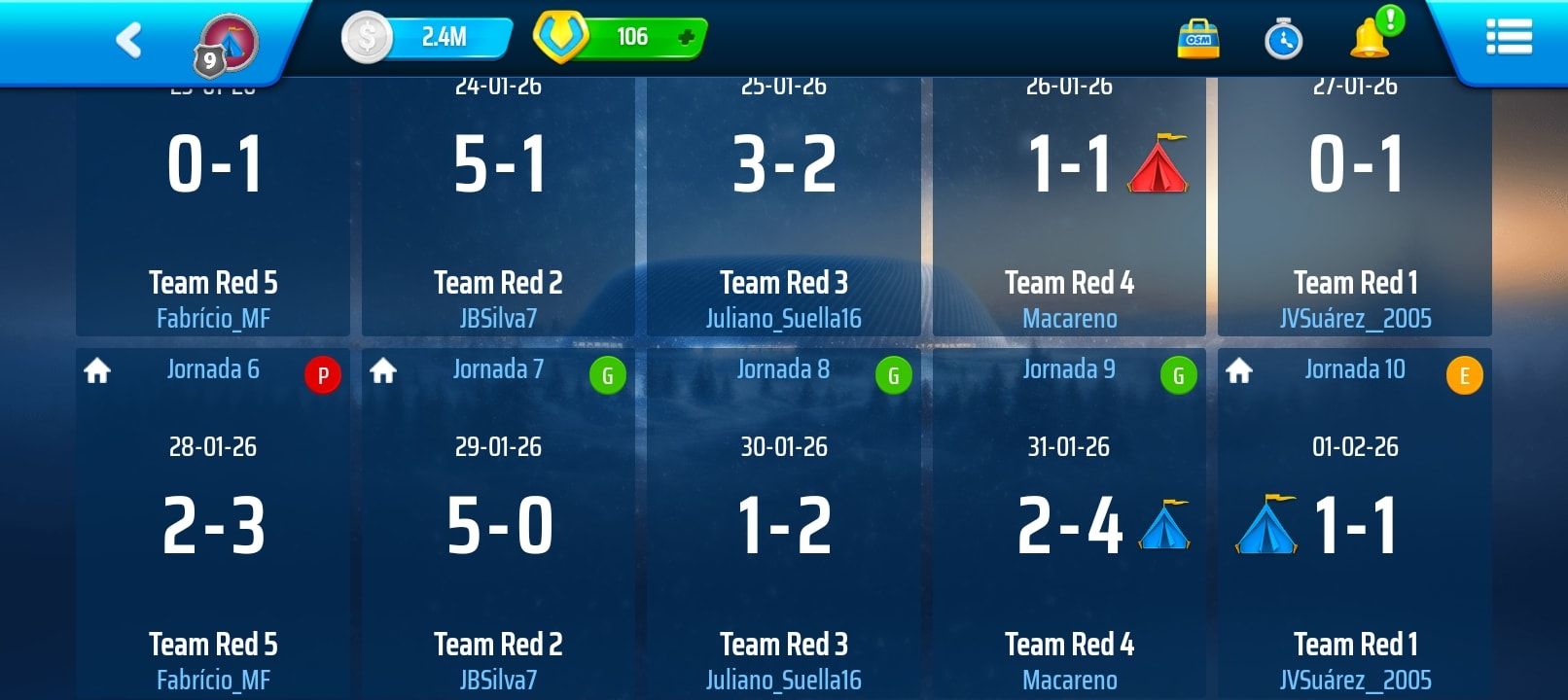Open the OSM briefcase shop icon
This screenshot has height=700, width=1568.
[x=1197, y=40]
